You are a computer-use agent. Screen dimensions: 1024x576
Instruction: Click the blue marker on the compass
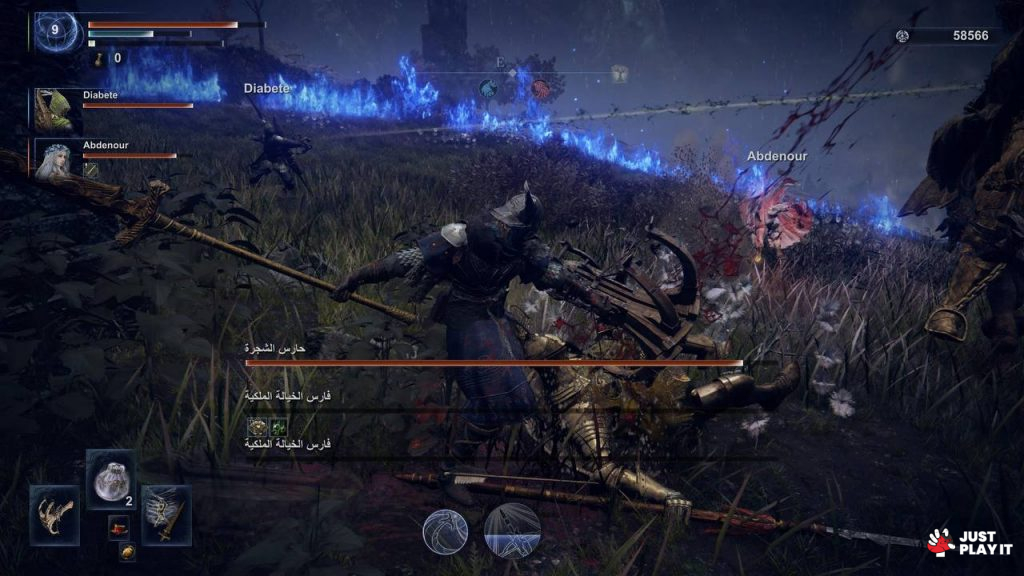click(x=488, y=88)
